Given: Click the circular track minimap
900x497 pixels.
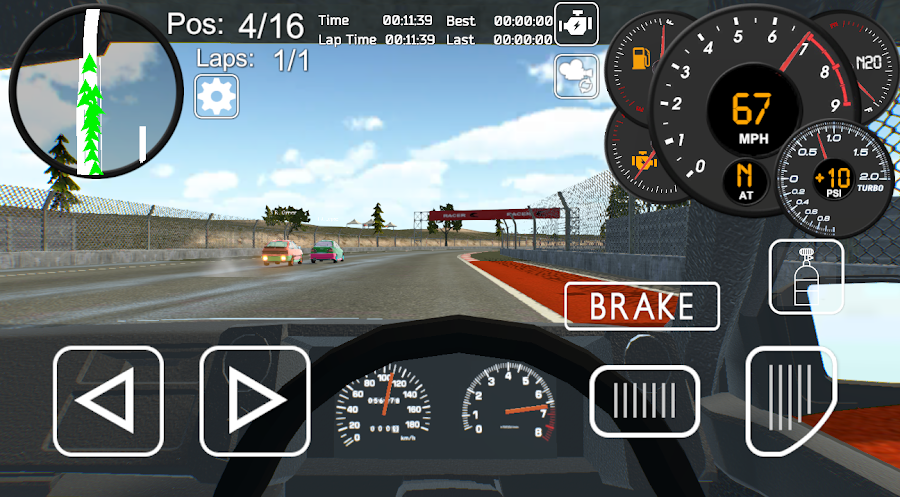Looking at the screenshot, I should point(95,92).
